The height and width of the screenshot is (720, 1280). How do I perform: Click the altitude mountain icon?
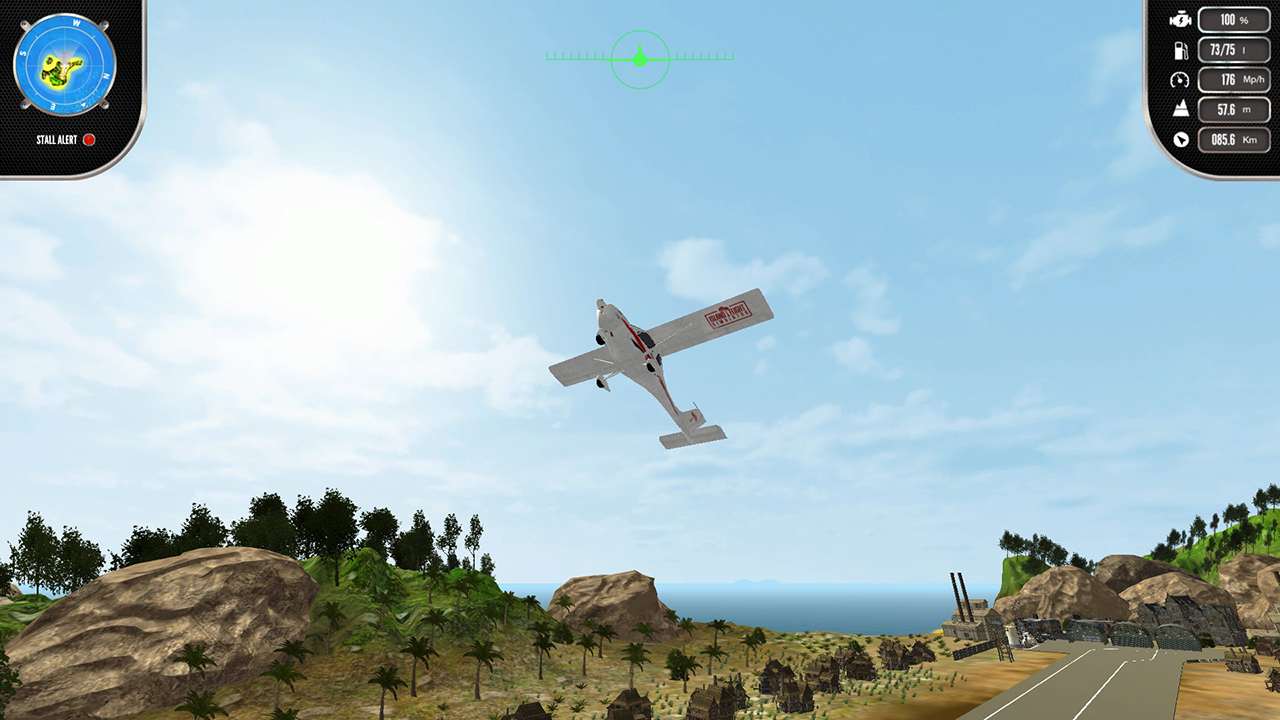[1180, 109]
